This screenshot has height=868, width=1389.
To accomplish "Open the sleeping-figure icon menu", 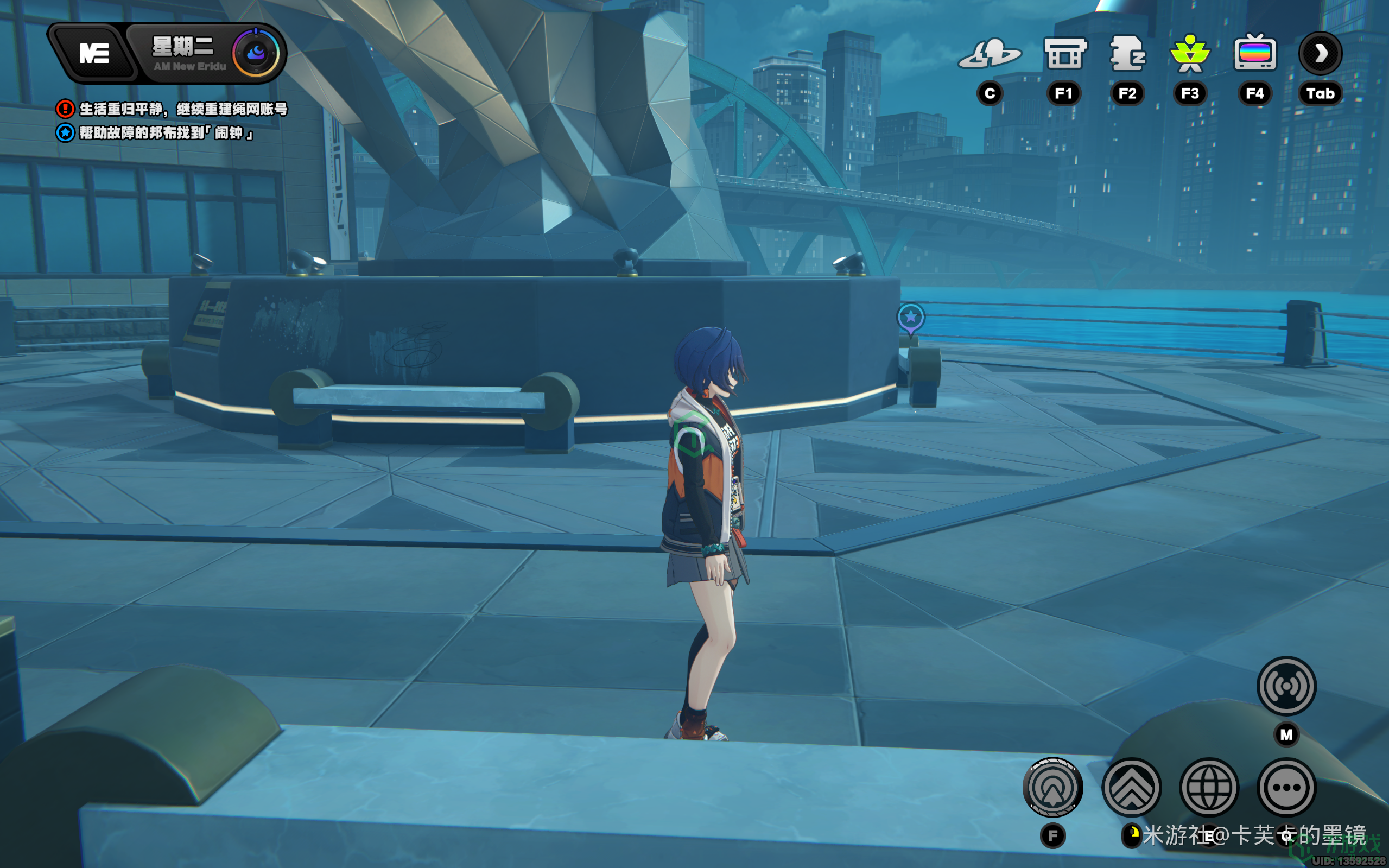I will coord(1127,54).
